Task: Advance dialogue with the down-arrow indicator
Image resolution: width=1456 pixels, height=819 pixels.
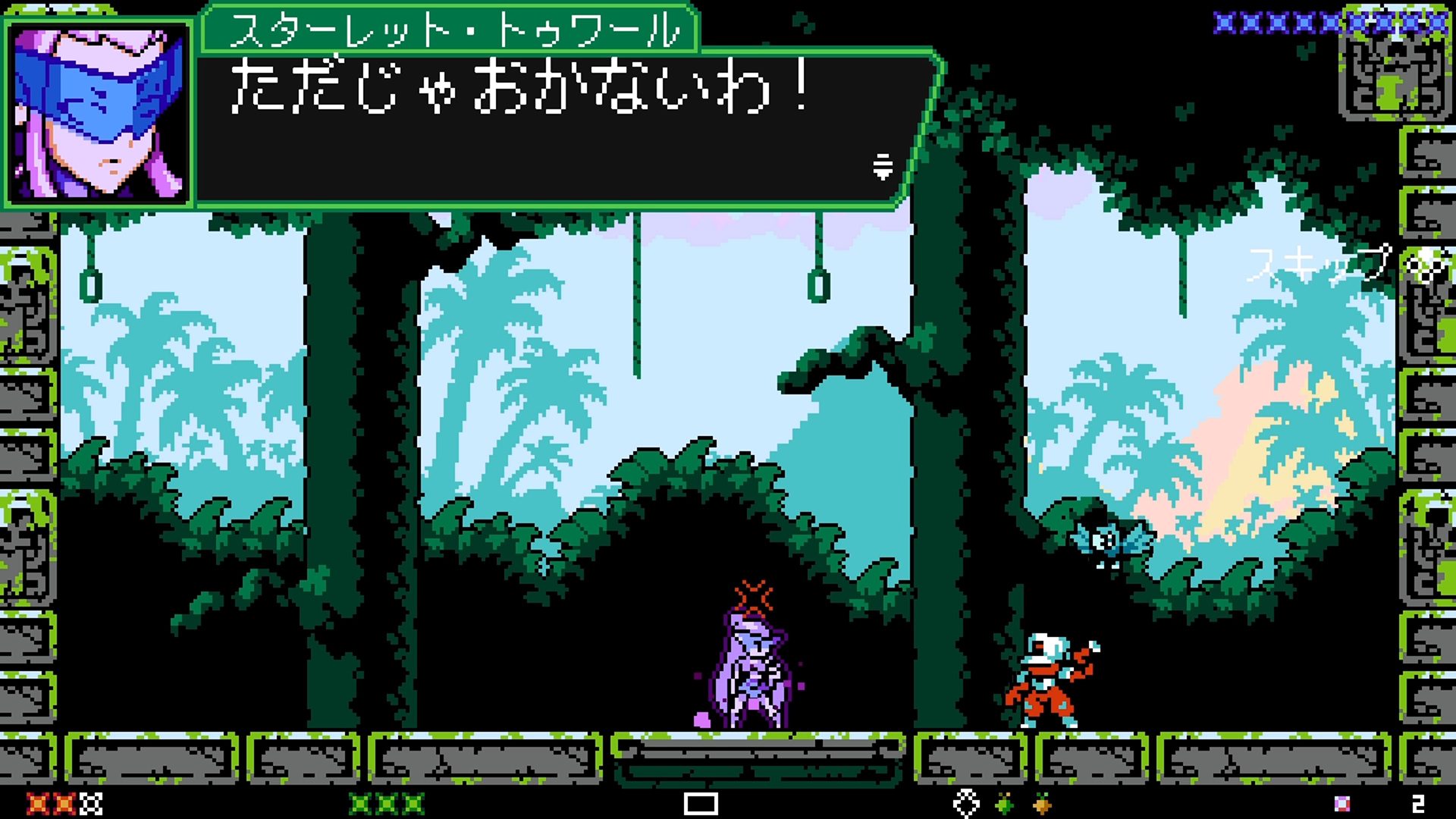Action: (x=882, y=166)
